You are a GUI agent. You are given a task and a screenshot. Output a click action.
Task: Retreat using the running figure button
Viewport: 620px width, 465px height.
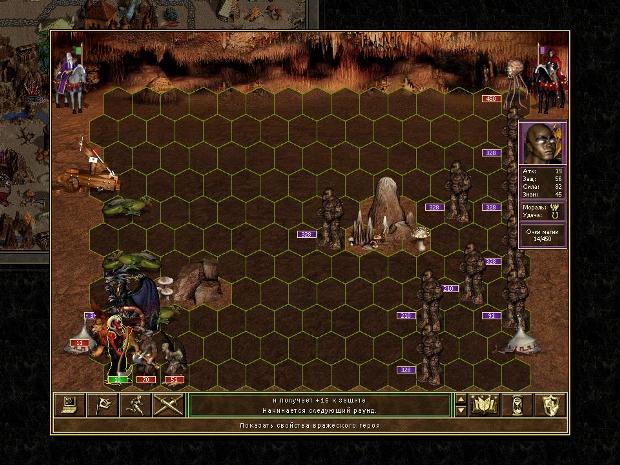pyautogui.click(x=135, y=405)
